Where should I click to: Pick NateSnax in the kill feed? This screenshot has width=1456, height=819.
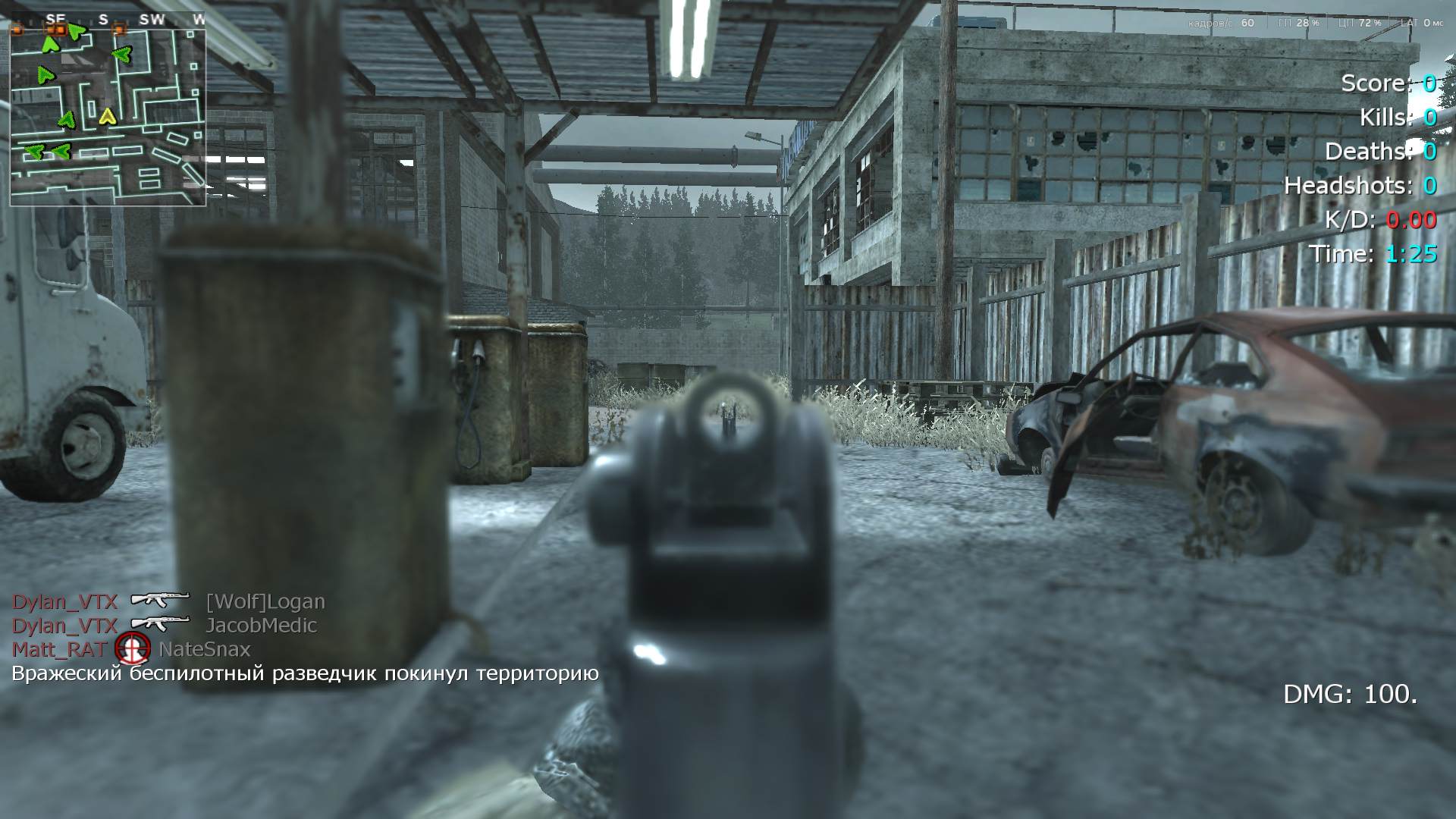(x=204, y=650)
